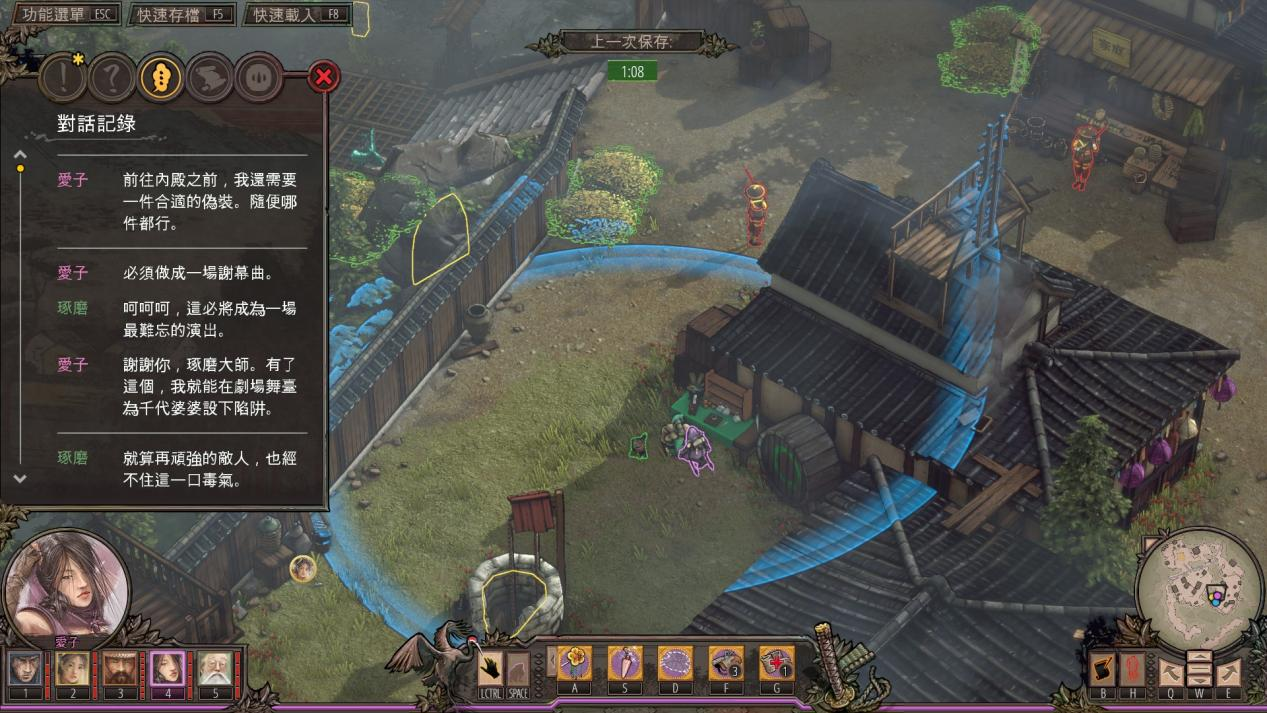
Task: Choose Yuki's portrait in slot 2
Action: click(x=72, y=669)
